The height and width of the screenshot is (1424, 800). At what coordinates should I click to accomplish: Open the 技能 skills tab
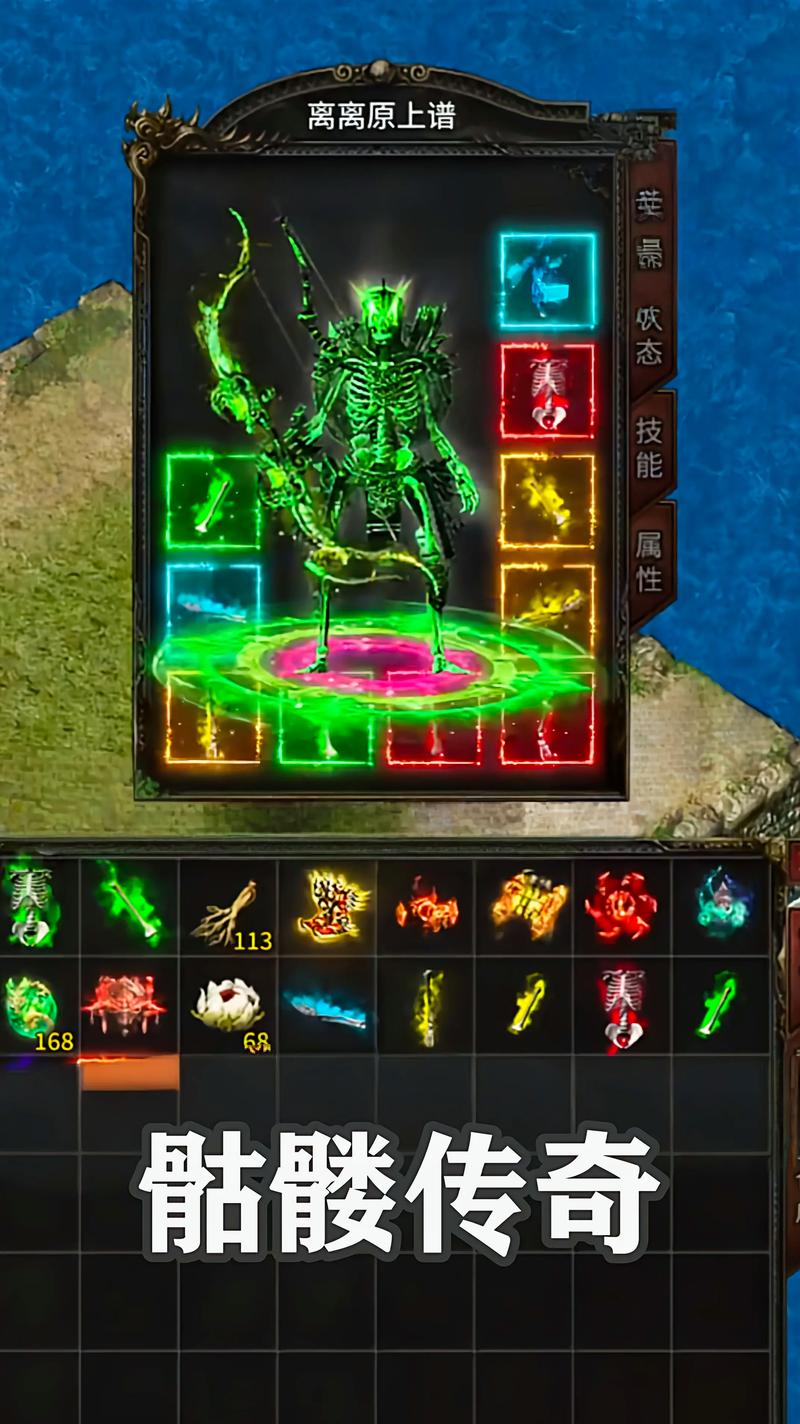pos(650,446)
